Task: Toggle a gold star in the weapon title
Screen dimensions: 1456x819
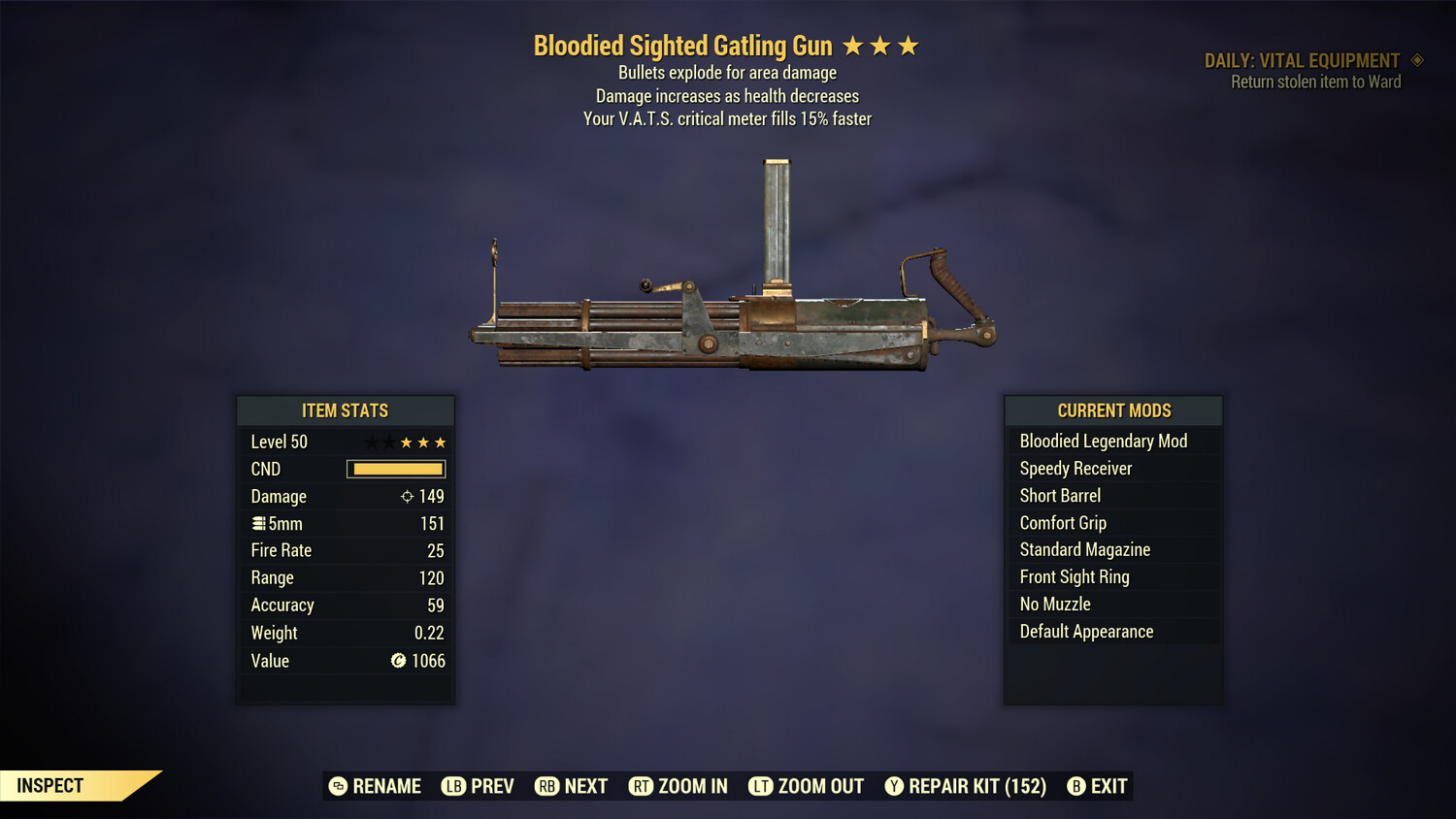Action: coord(881,44)
